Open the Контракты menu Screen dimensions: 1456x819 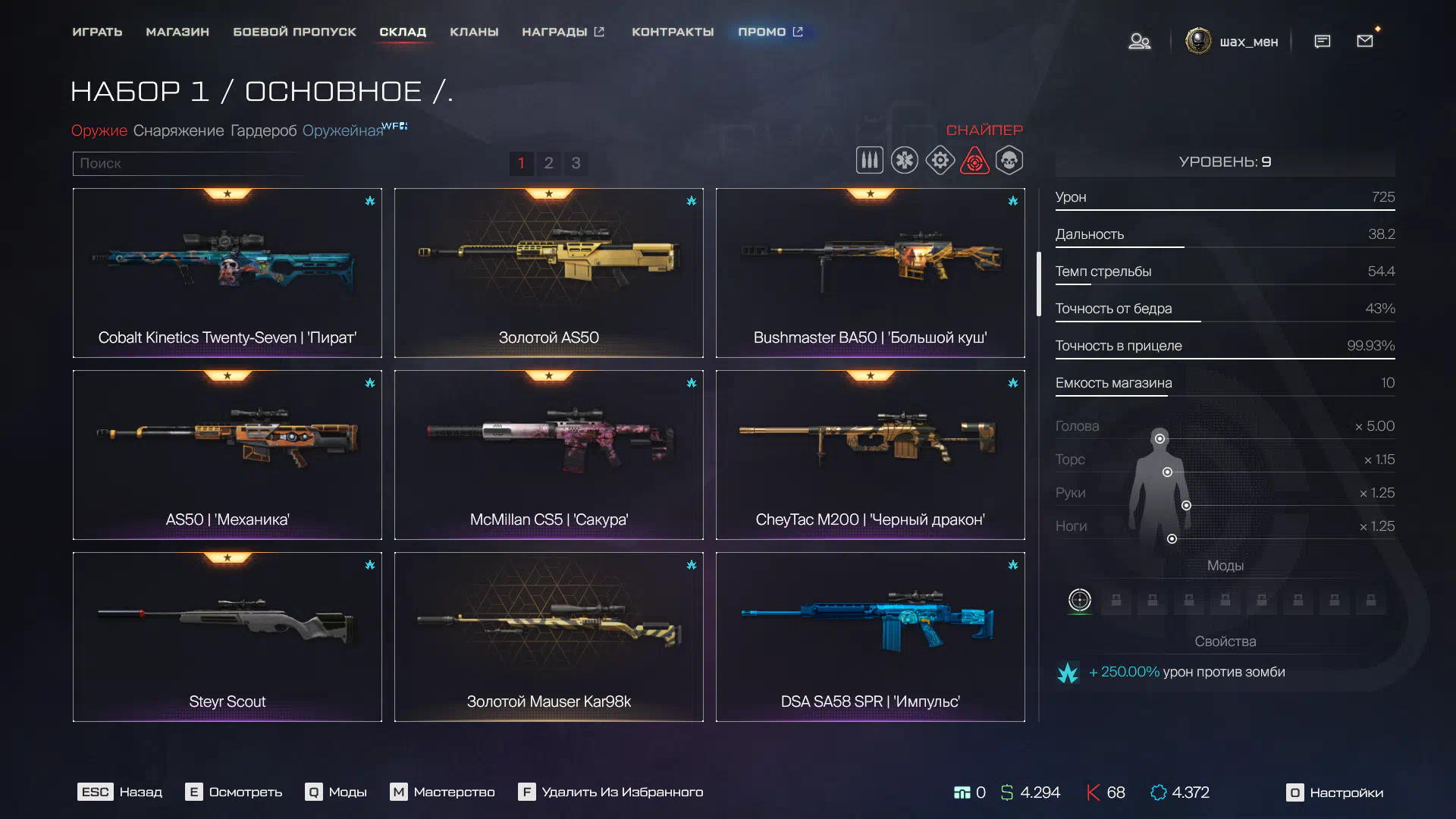[x=673, y=32]
